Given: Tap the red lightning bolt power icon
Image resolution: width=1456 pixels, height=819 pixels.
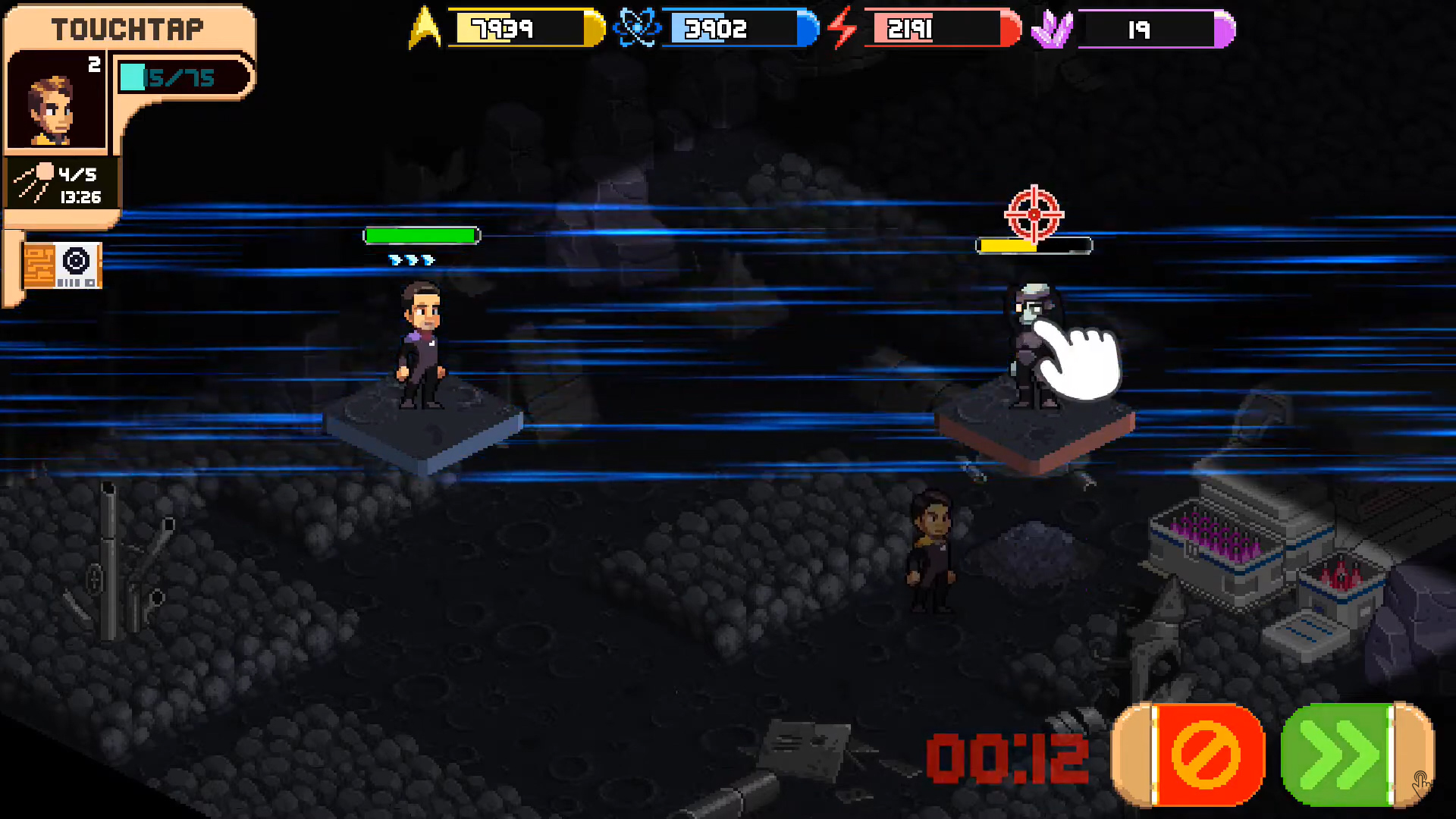Looking at the screenshot, I should click(842, 29).
